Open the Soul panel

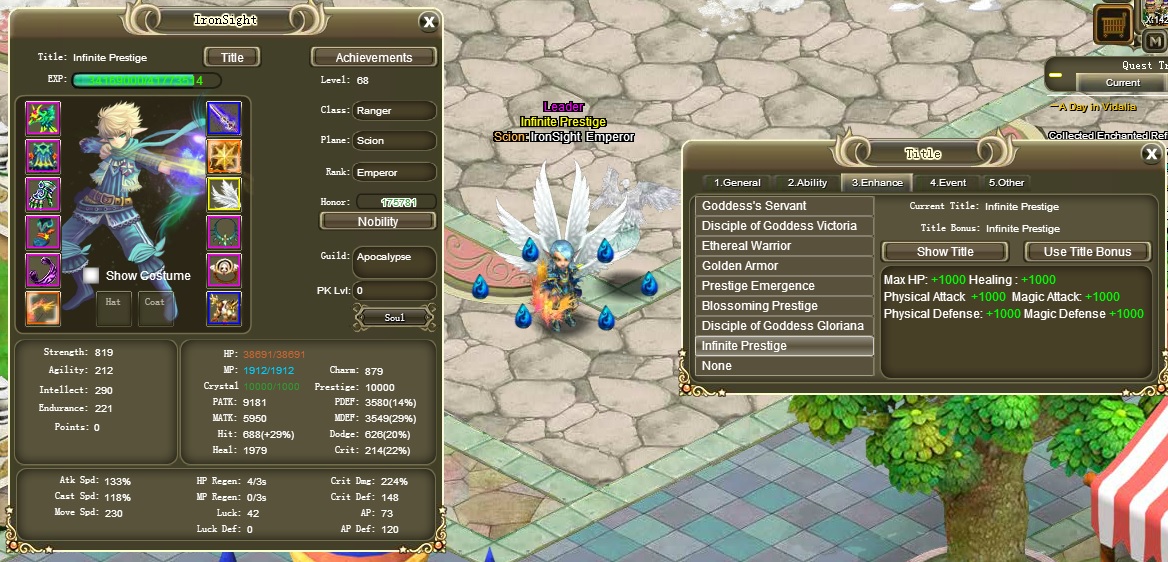pyautogui.click(x=395, y=317)
